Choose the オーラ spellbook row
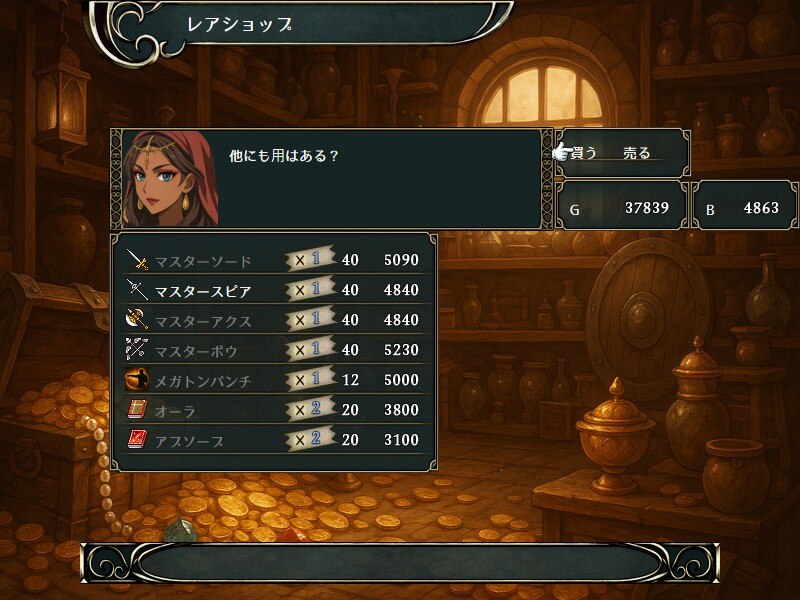 pyautogui.click(x=272, y=410)
